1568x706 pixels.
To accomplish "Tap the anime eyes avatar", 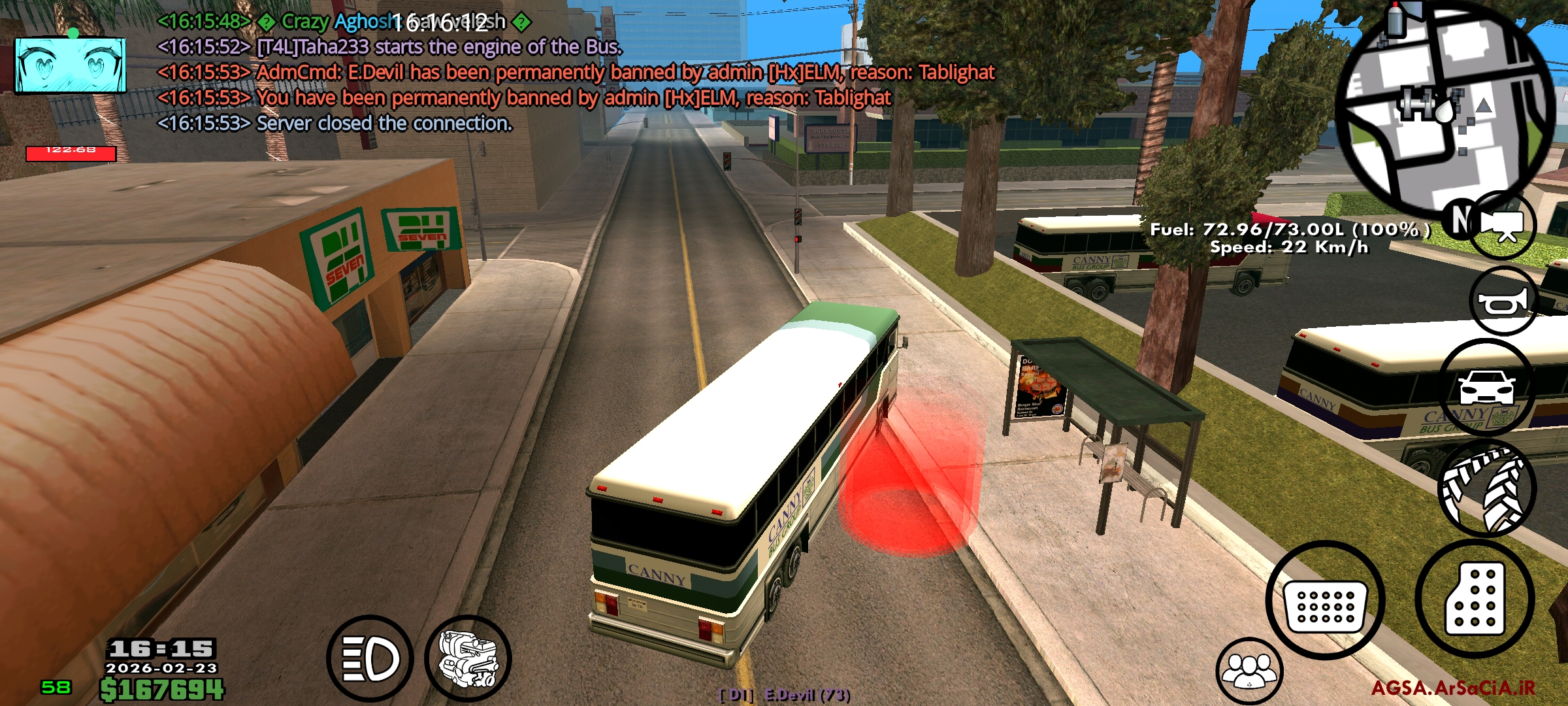I will pos(71,65).
